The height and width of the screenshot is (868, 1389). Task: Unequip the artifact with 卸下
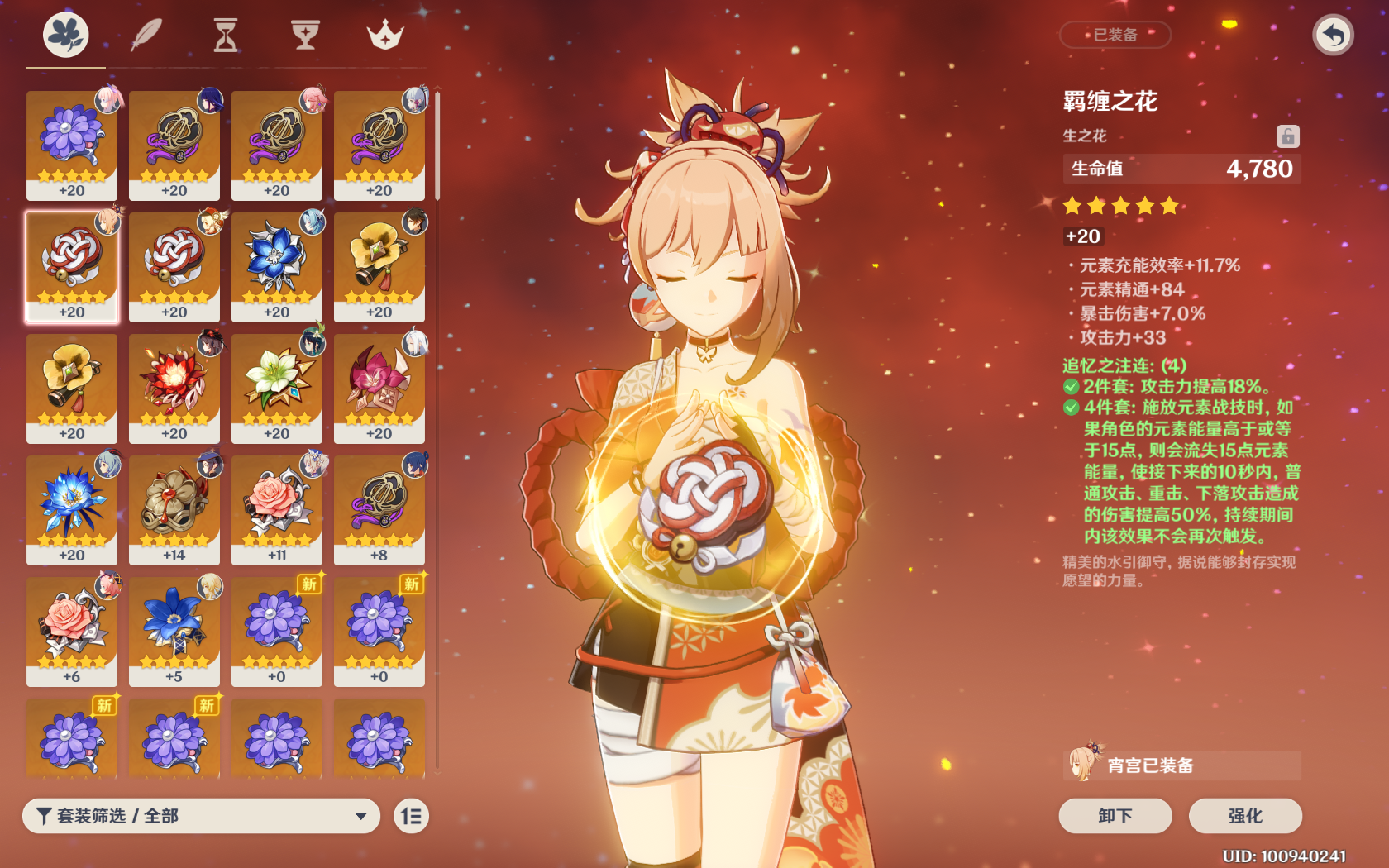1115,816
